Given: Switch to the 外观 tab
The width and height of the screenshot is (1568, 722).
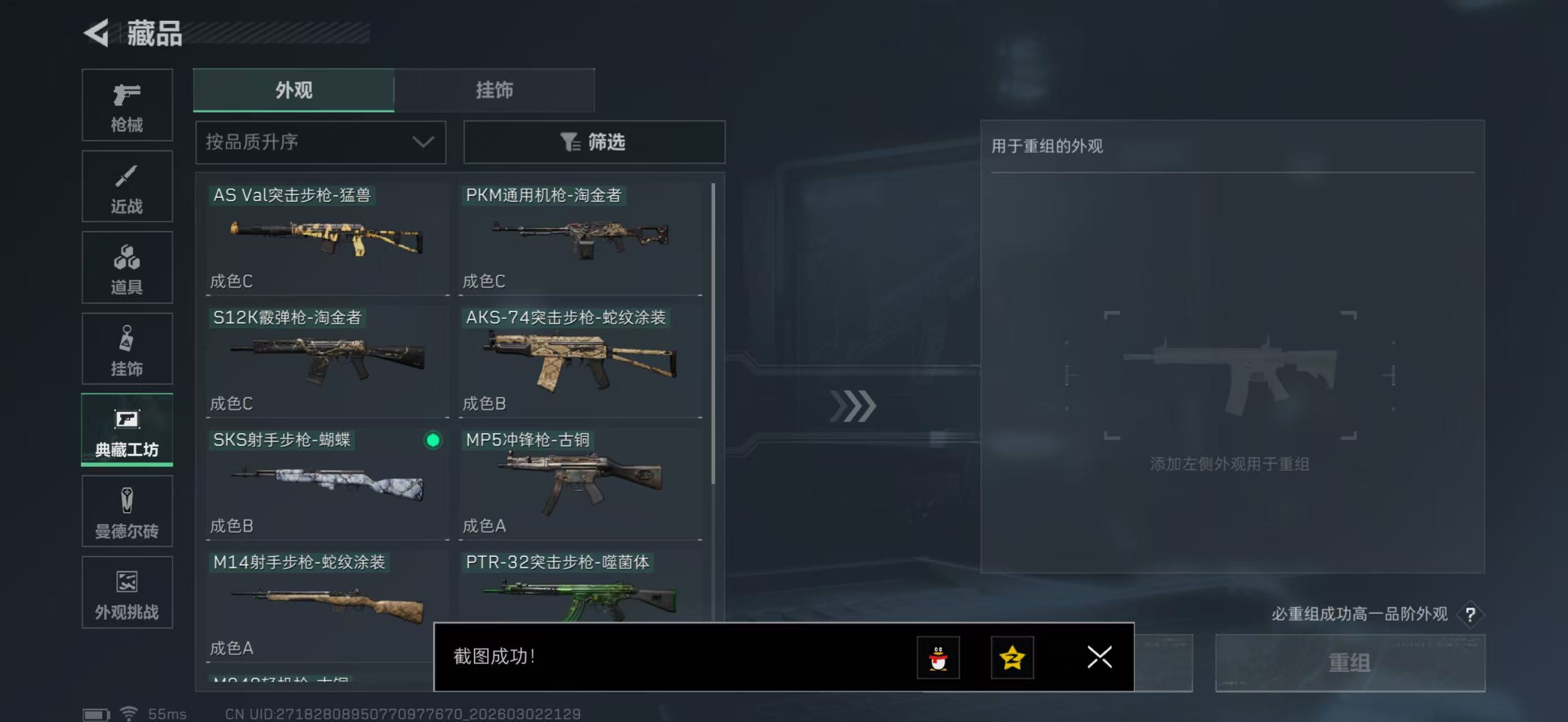Looking at the screenshot, I should pyautogui.click(x=293, y=90).
